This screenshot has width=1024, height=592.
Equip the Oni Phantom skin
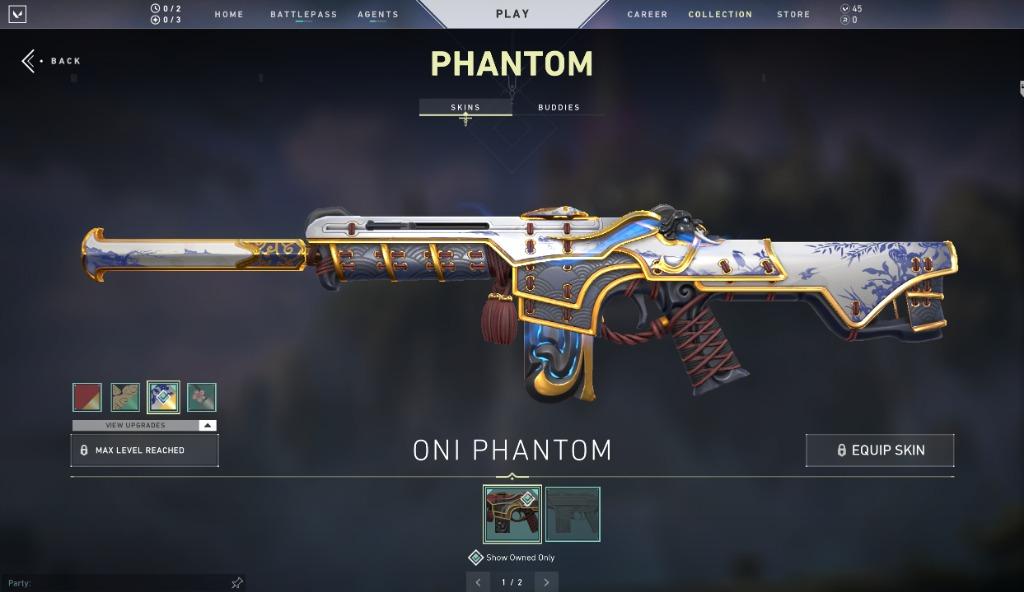[879, 450]
